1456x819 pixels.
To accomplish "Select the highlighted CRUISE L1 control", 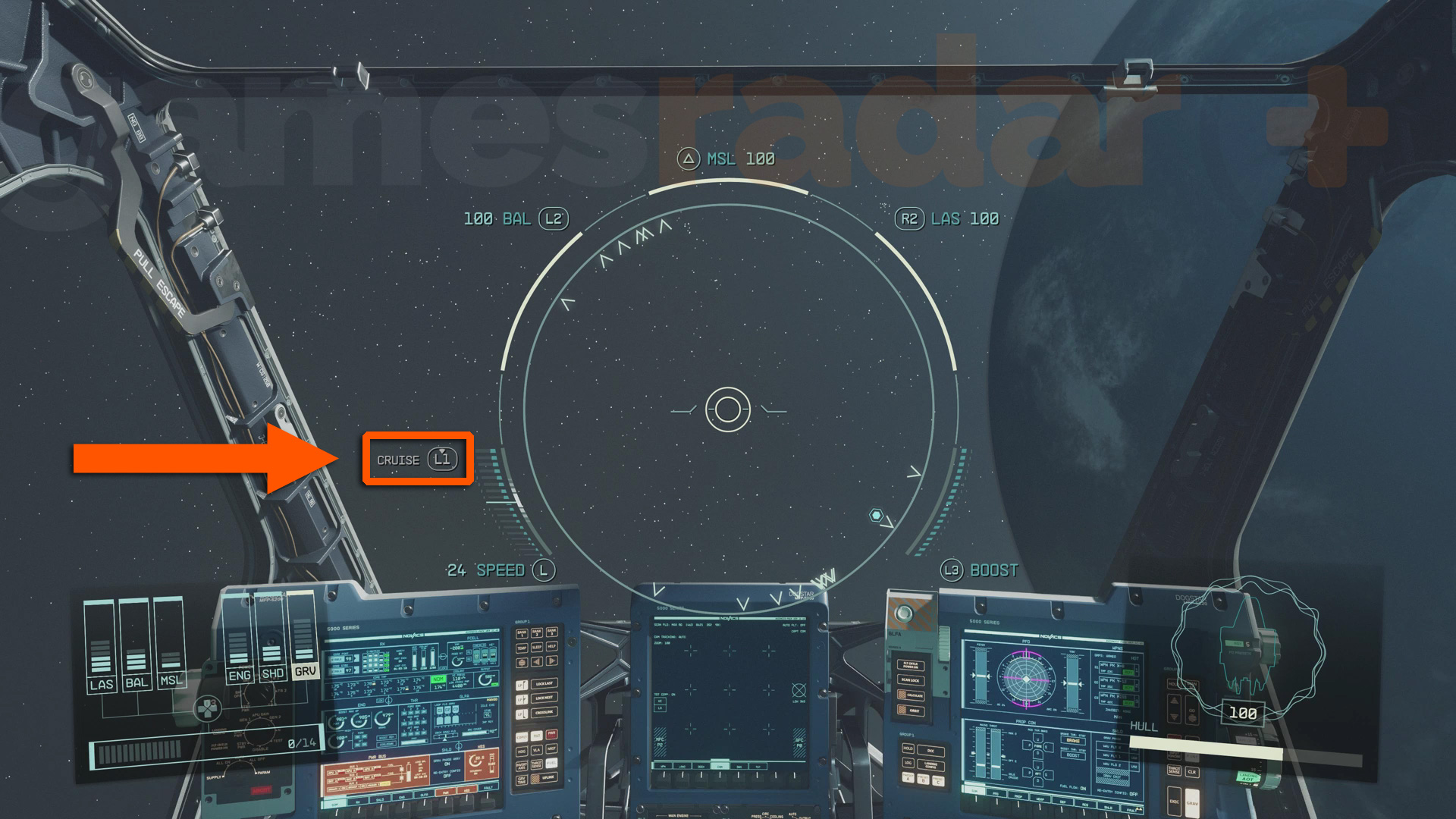I will 416,459.
